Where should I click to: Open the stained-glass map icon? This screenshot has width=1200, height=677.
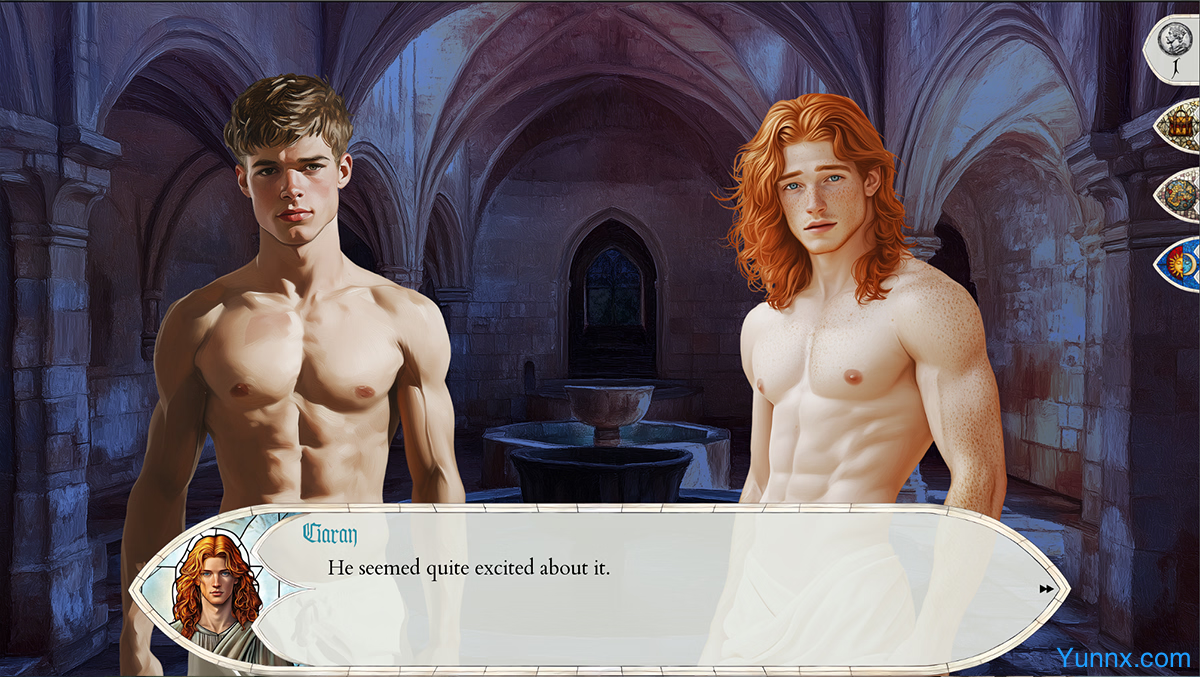1179,193
